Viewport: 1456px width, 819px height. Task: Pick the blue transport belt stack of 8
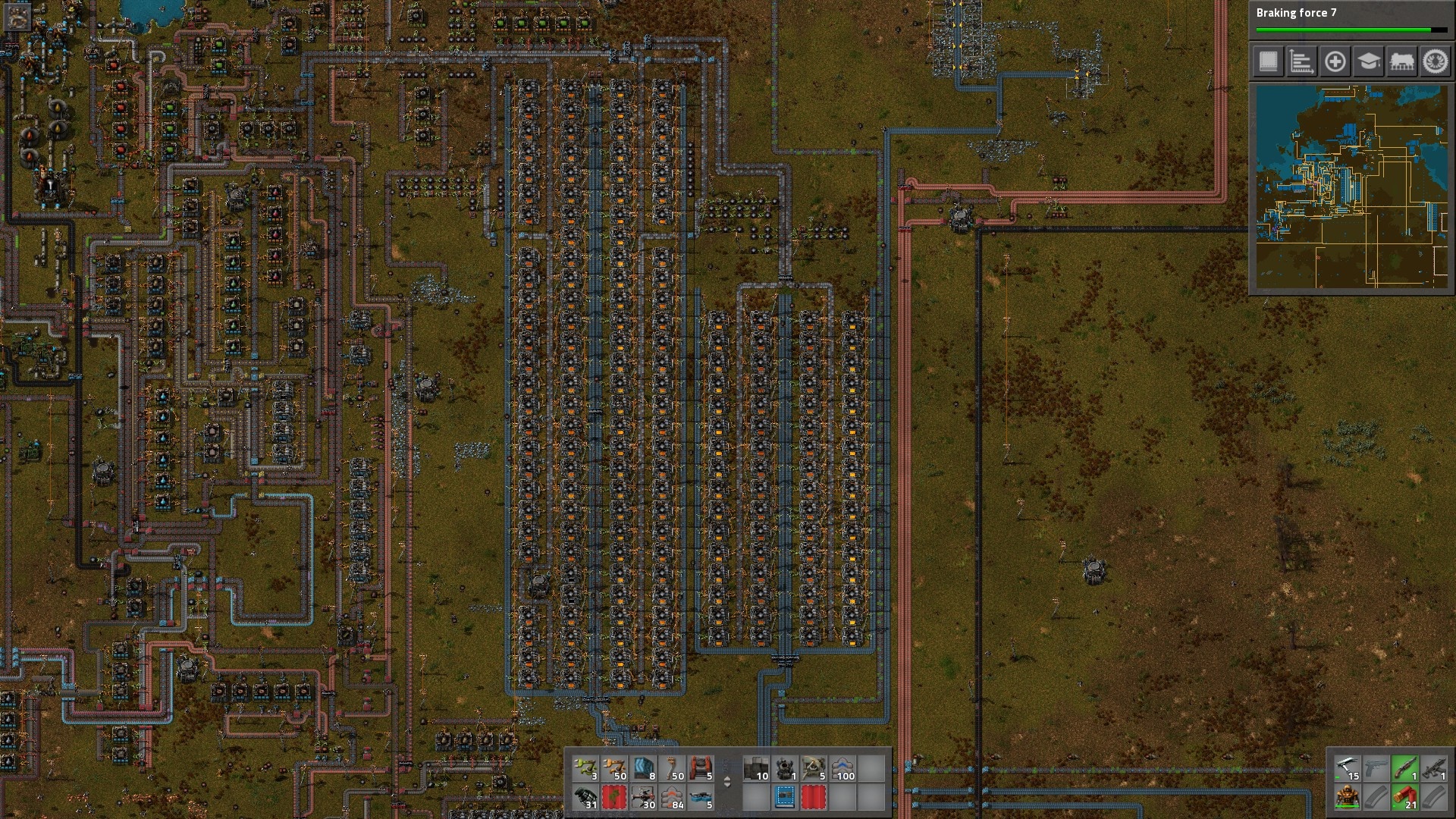643,768
